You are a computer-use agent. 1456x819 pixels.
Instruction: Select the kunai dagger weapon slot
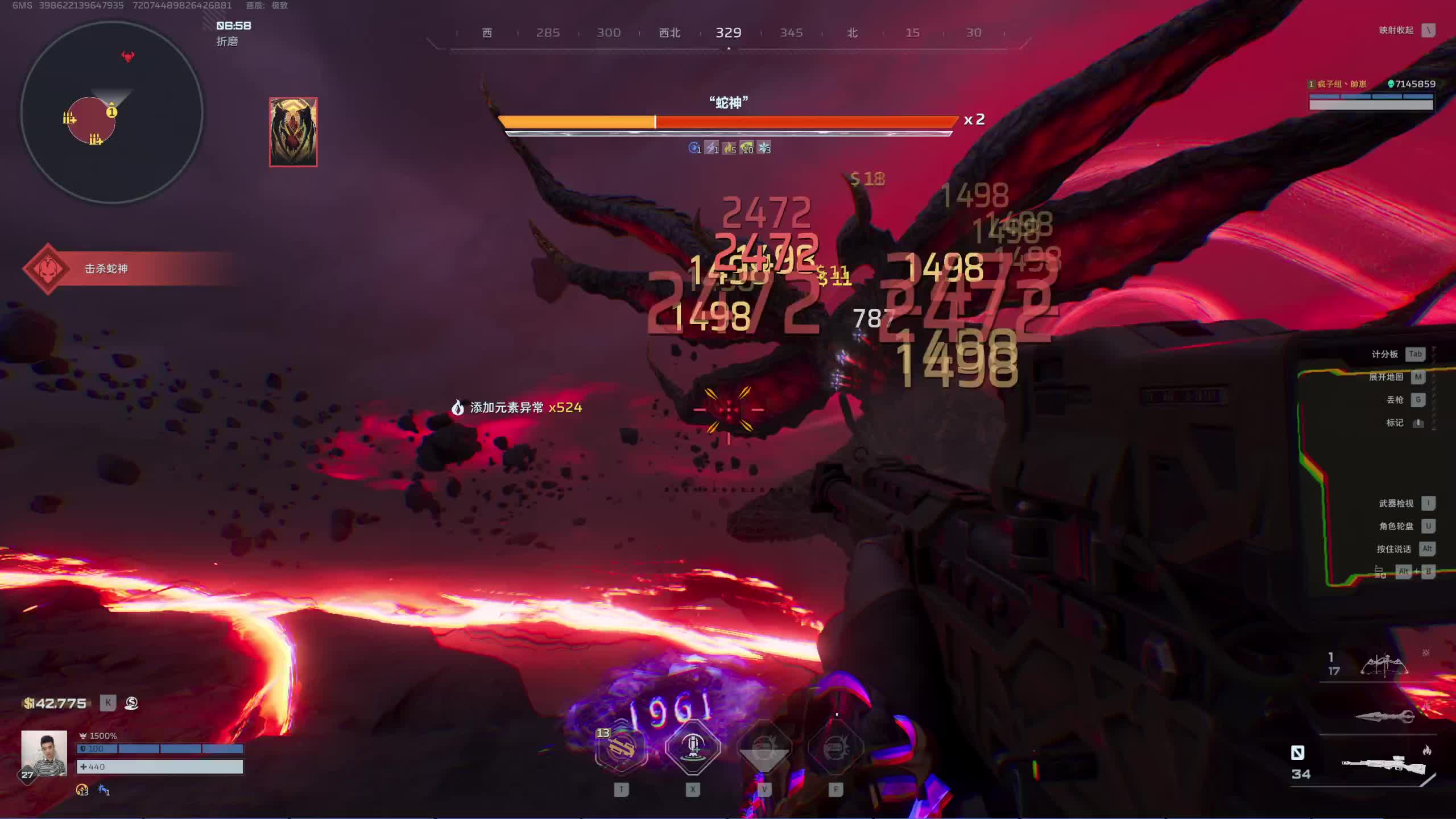click(x=1384, y=717)
